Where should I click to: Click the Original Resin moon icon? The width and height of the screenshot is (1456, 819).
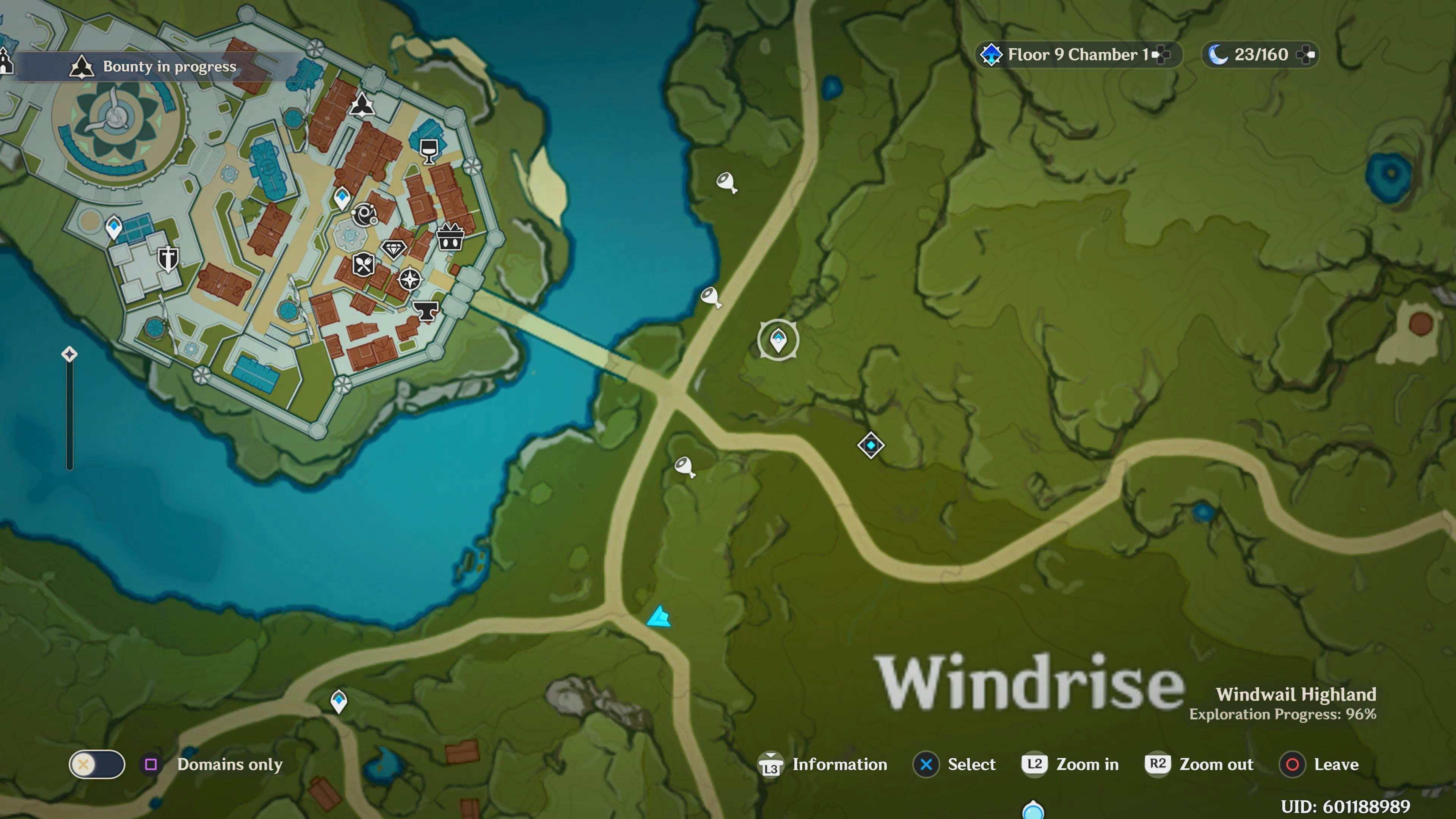click(1219, 55)
